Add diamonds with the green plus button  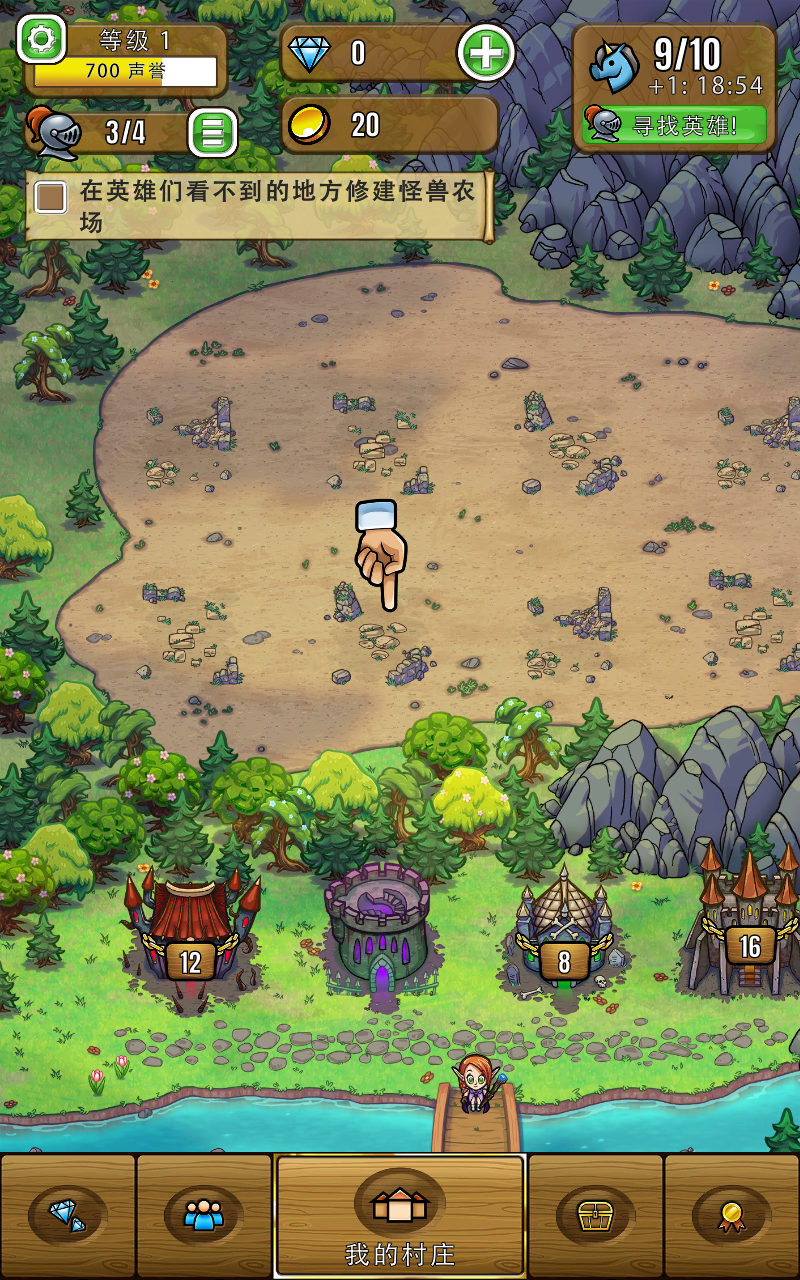coord(486,53)
